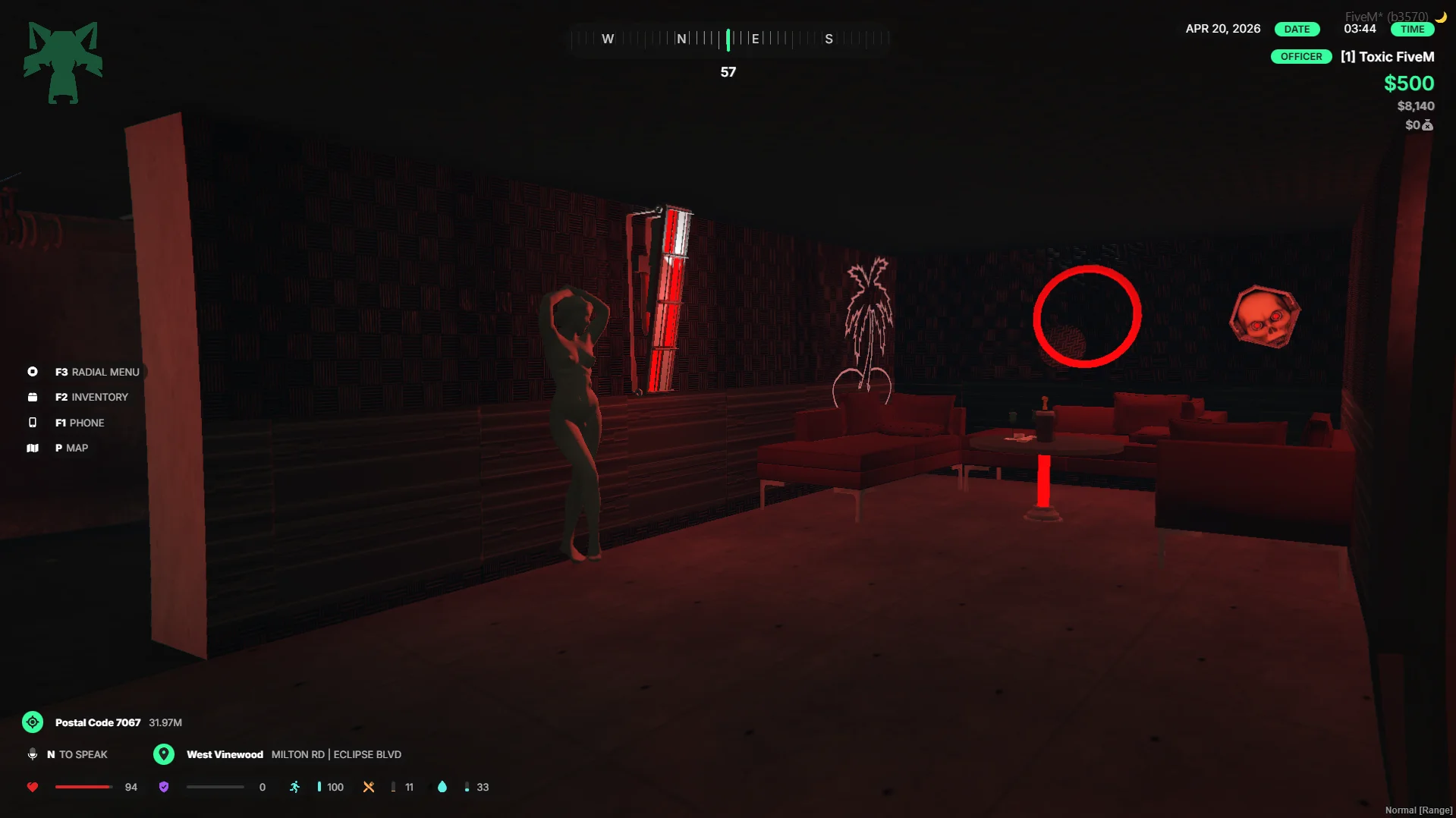Image resolution: width=1456 pixels, height=818 pixels.
Task: Click the green wolf server logo
Action: pyautogui.click(x=63, y=62)
